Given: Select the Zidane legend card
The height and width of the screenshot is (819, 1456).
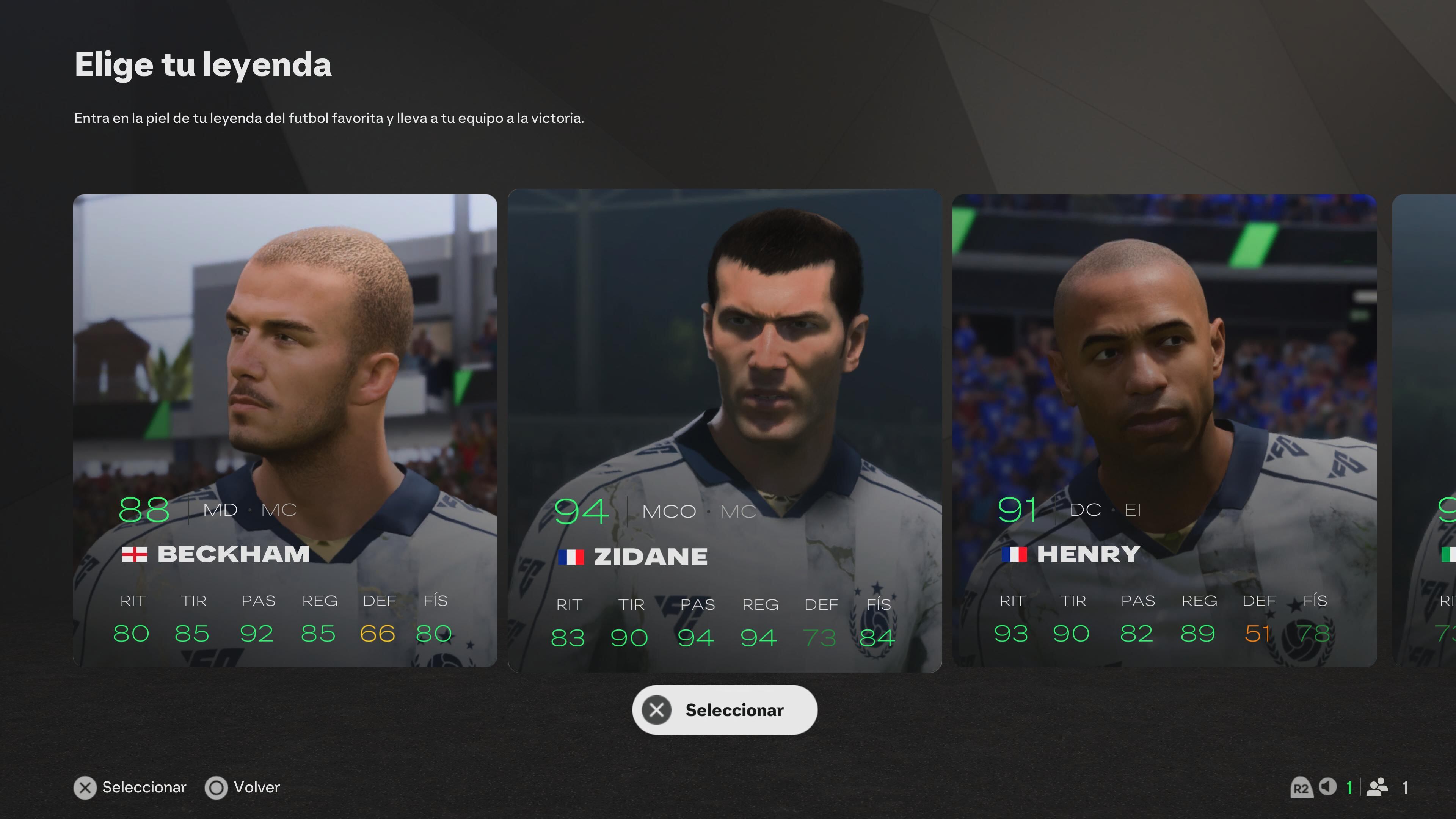Looking at the screenshot, I should click(x=725, y=430).
